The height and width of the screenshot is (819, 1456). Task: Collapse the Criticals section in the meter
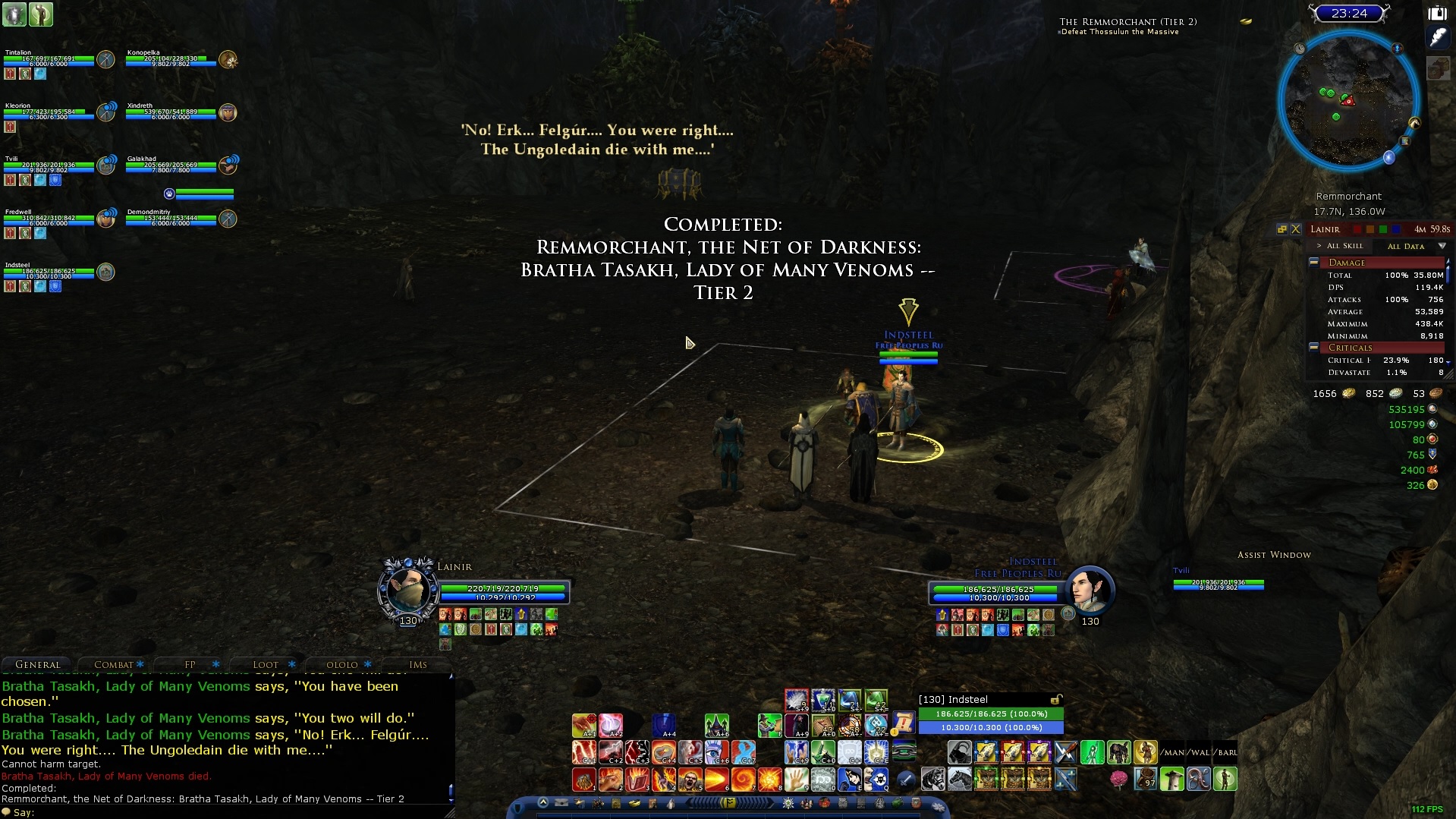tap(1313, 347)
